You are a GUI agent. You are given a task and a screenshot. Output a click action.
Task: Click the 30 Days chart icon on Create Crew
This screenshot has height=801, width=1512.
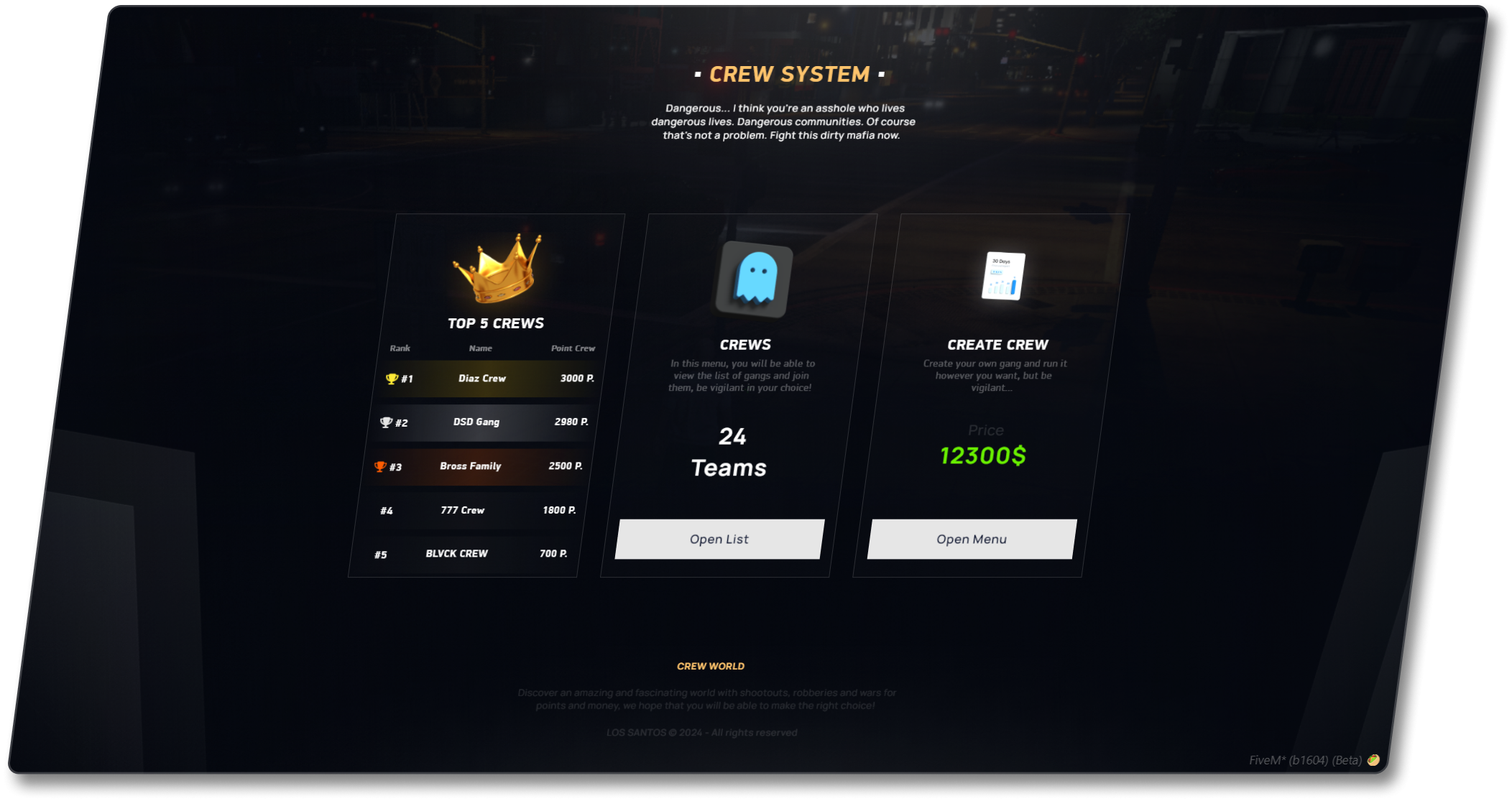pyautogui.click(x=1002, y=277)
